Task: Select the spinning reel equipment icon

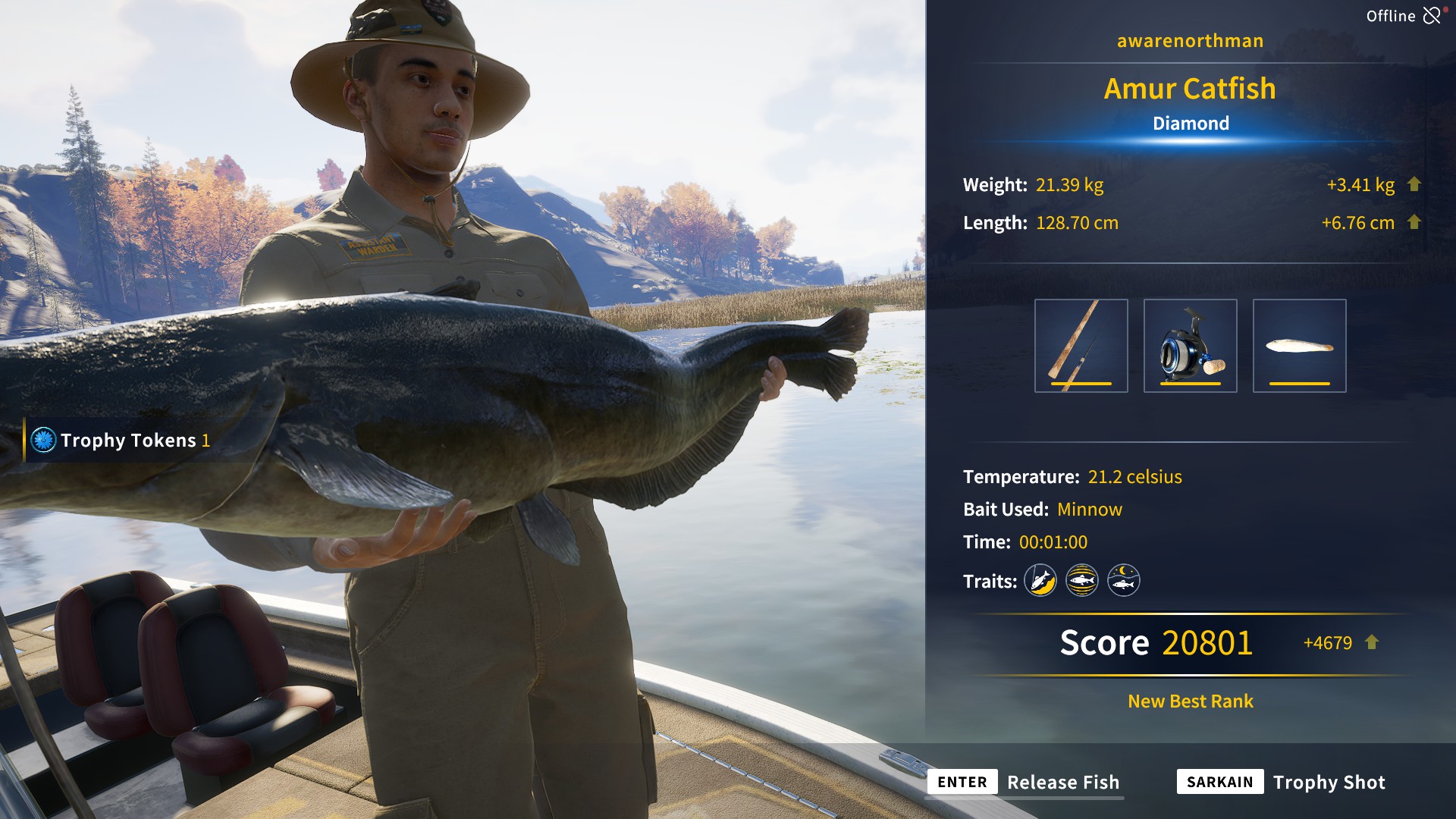Action: (x=1191, y=346)
